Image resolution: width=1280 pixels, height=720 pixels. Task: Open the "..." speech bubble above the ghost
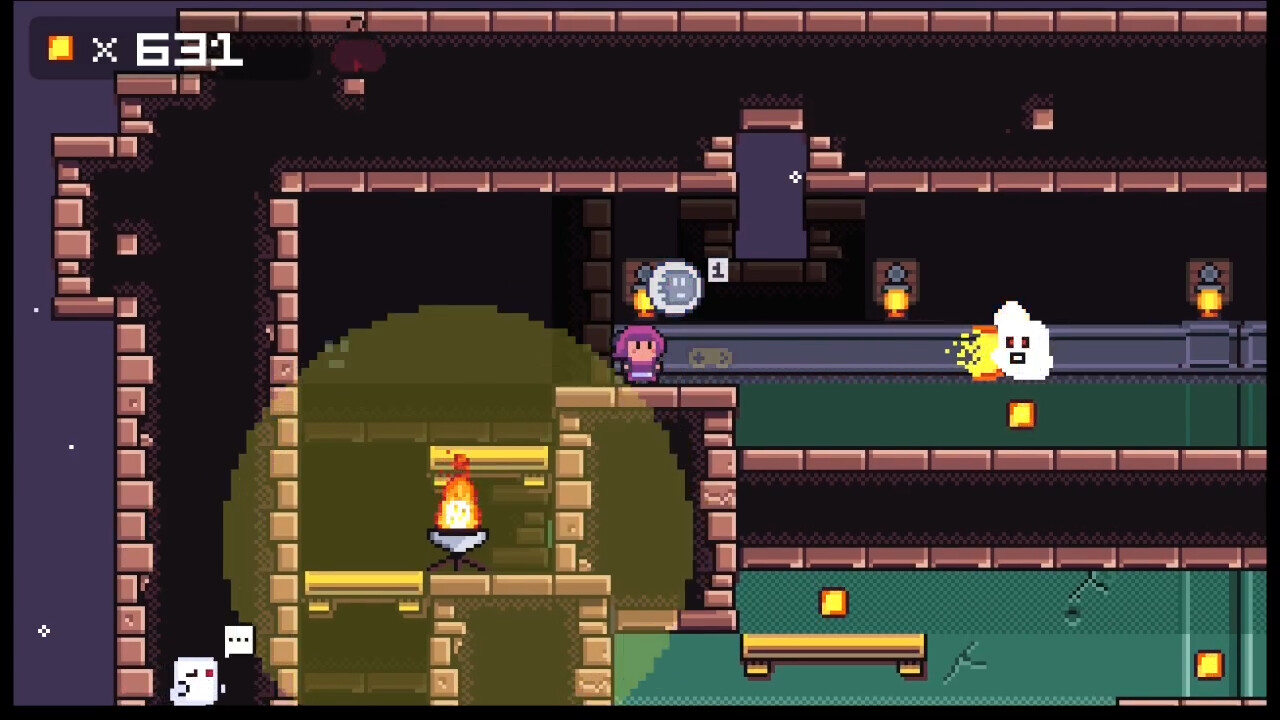(x=239, y=639)
